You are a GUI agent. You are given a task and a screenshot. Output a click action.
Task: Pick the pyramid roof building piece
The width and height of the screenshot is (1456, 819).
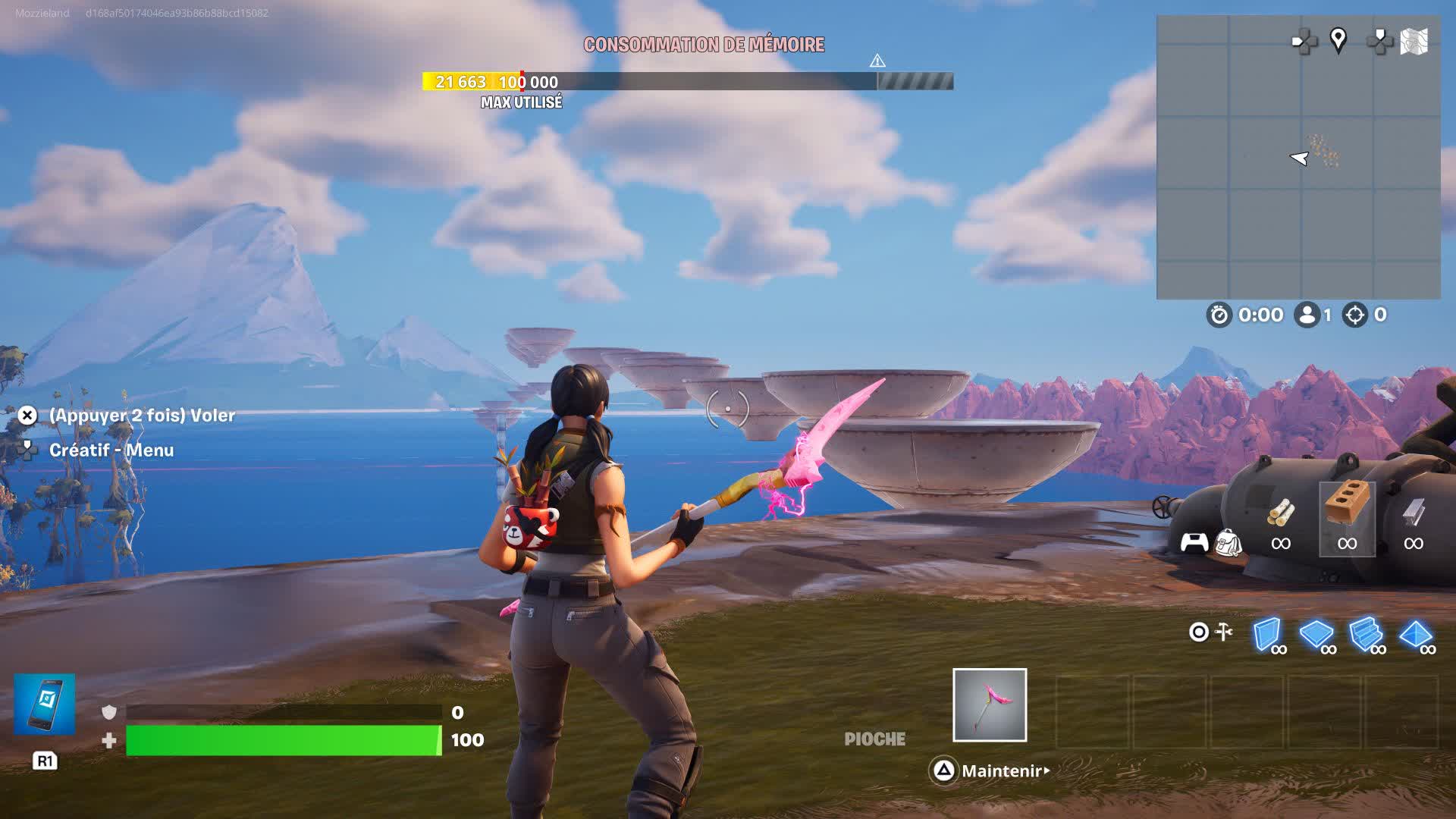pyautogui.click(x=1415, y=635)
